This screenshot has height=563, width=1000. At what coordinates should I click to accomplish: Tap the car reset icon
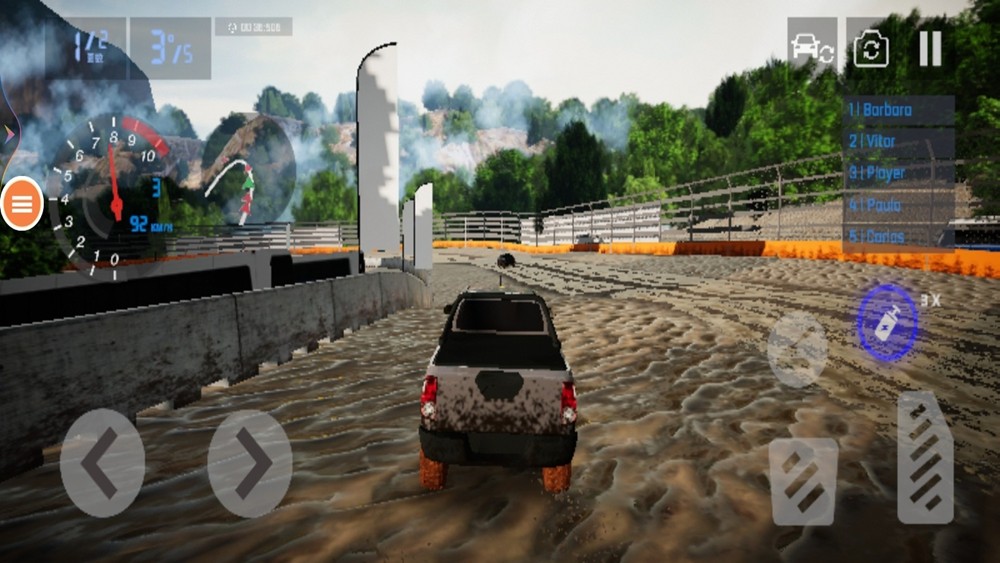[811, 48]
